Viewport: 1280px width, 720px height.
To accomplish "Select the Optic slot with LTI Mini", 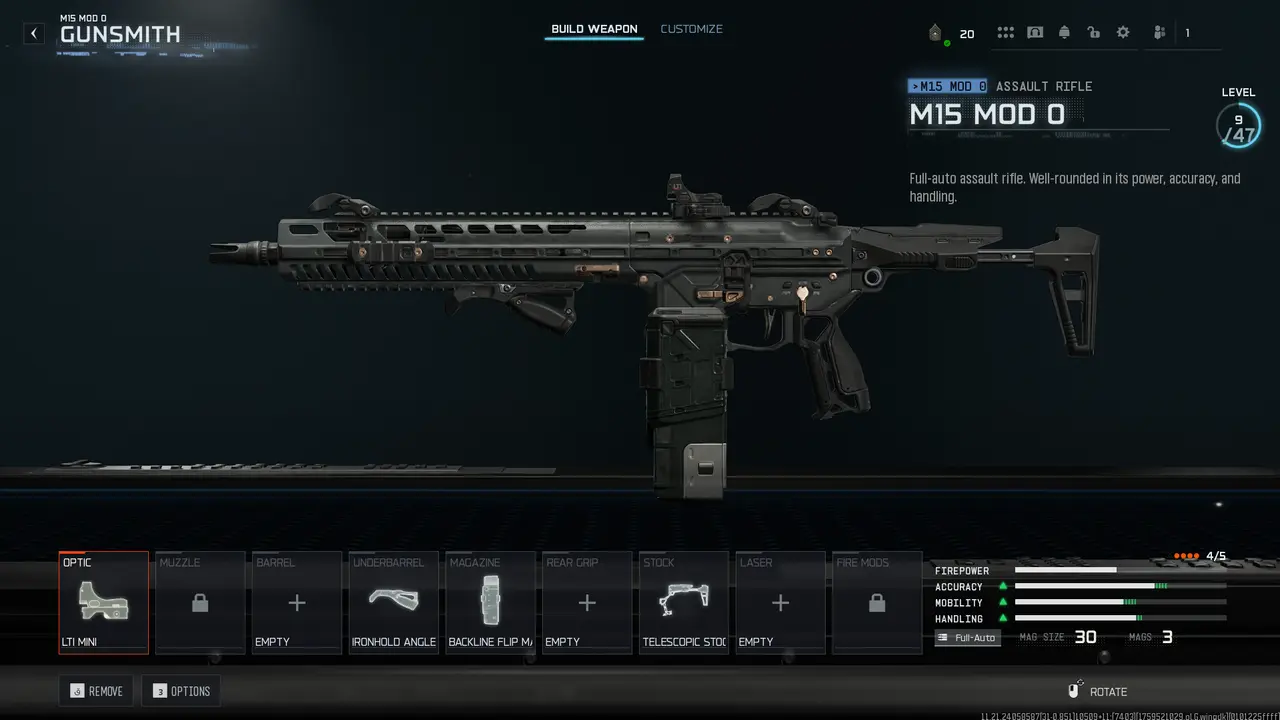I will coord(104,602).
